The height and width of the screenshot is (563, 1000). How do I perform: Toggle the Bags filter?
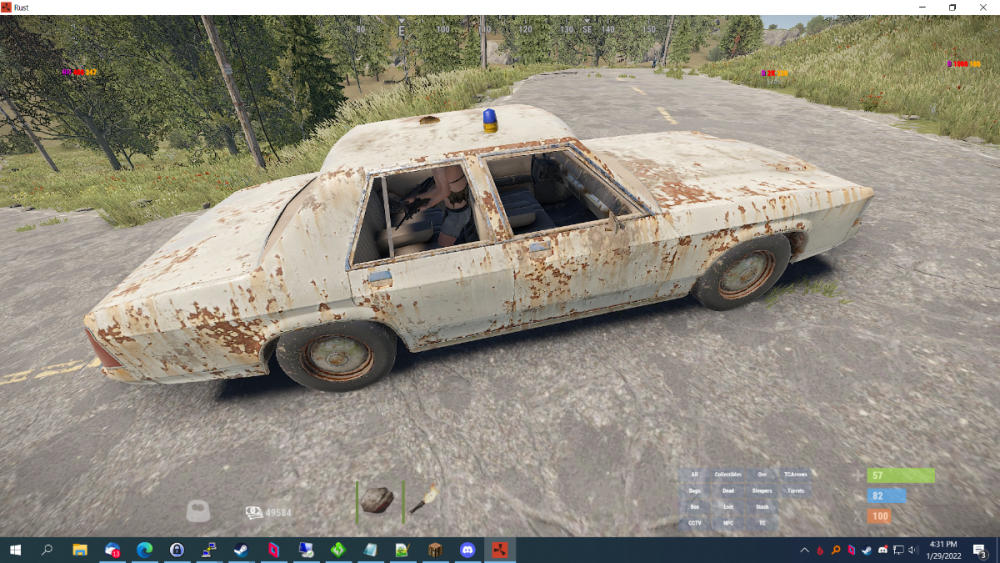click(694, 491)
